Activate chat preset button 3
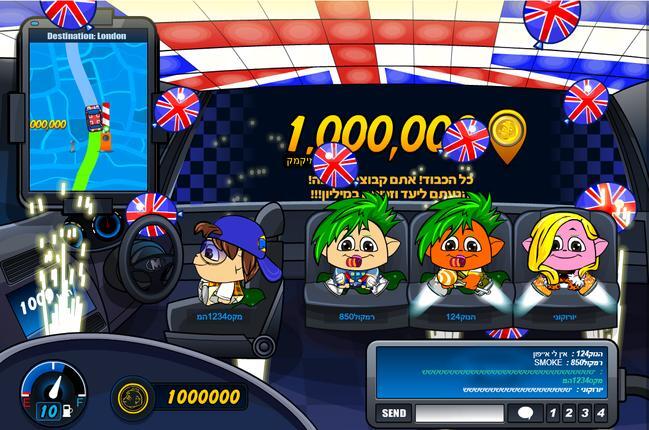Viewport: 649px width, 430px height. point(583,413)
